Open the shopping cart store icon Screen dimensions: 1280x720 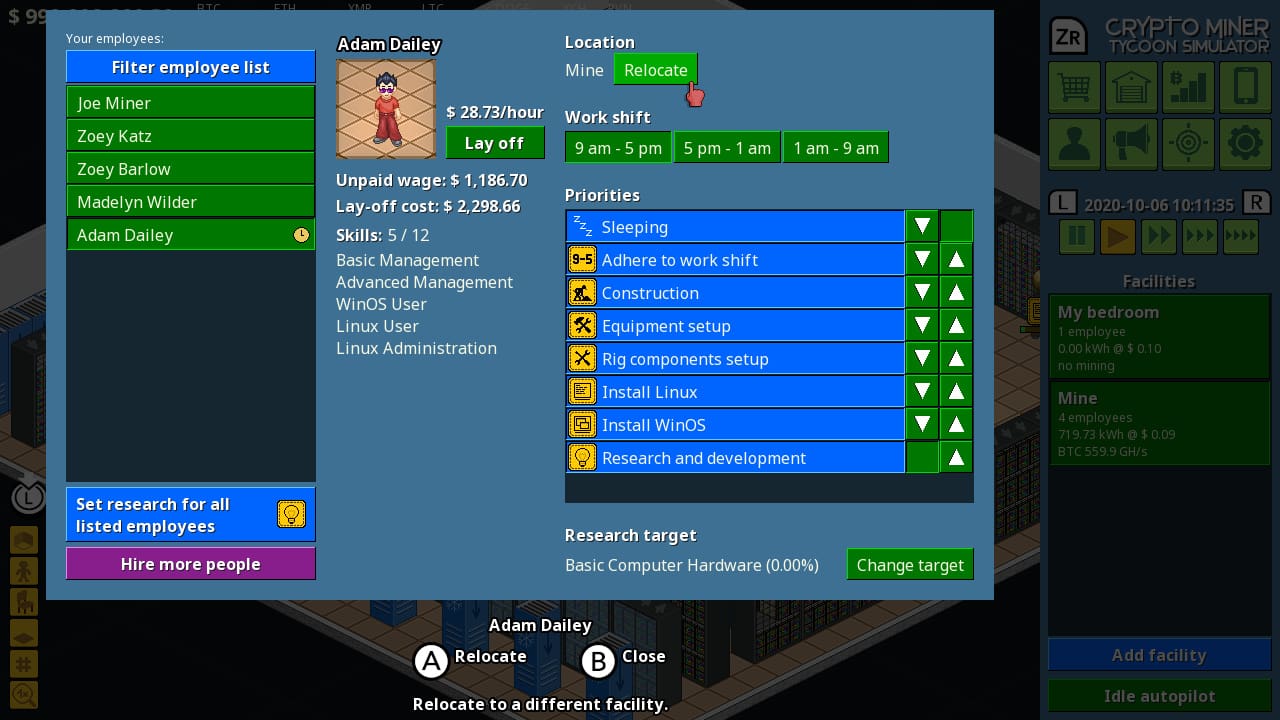1074,87
